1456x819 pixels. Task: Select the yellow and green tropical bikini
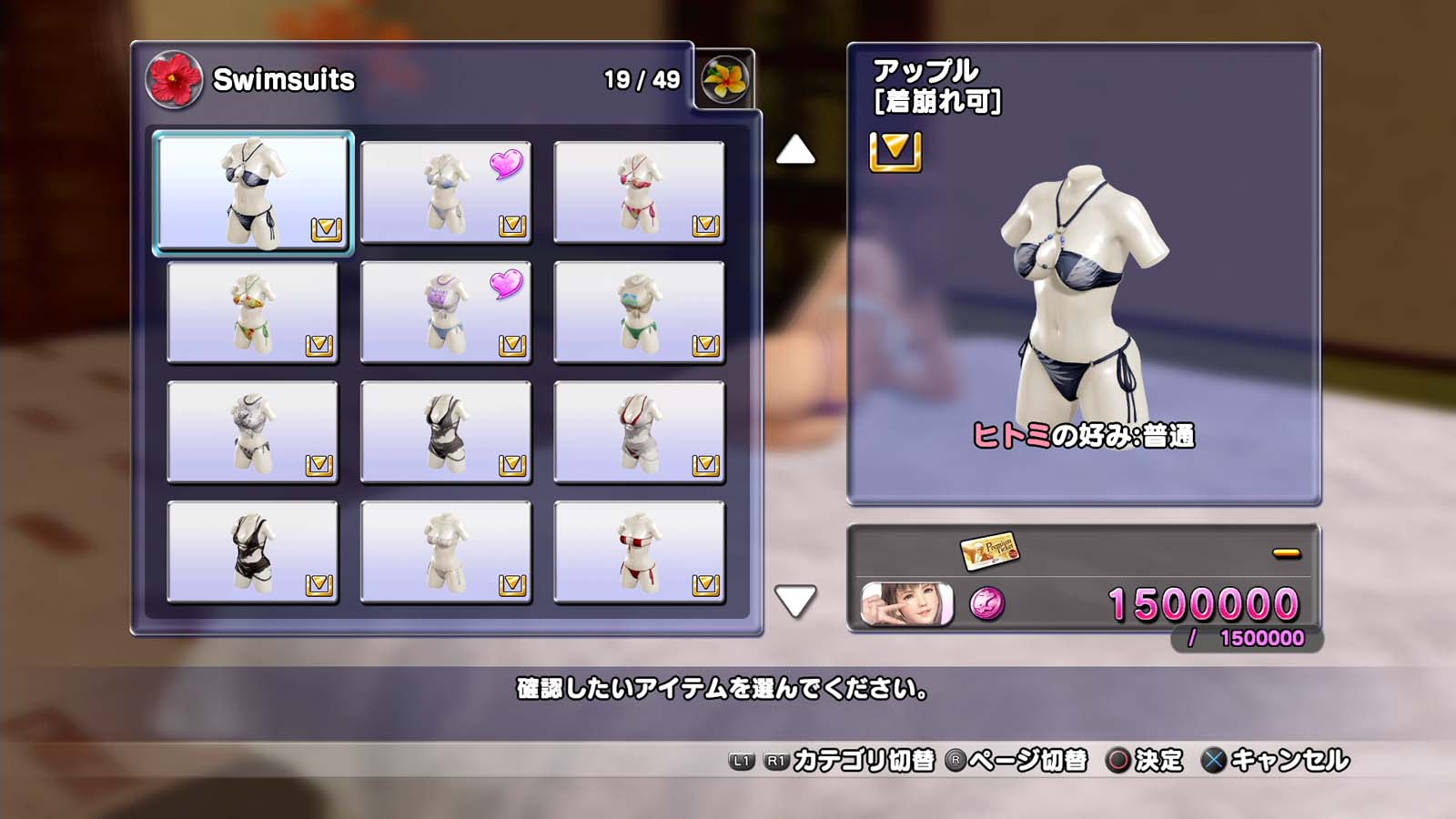tap(253, 312)
